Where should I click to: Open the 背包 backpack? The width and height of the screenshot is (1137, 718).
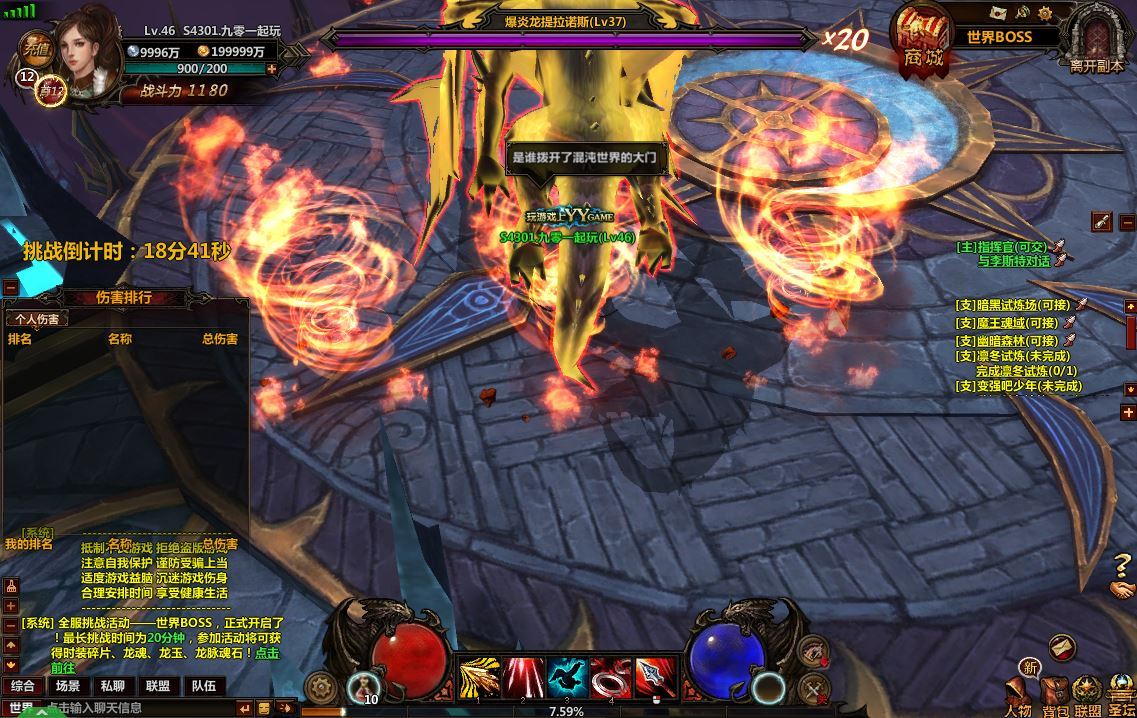pyautogui.click(x=1054, y=694)
